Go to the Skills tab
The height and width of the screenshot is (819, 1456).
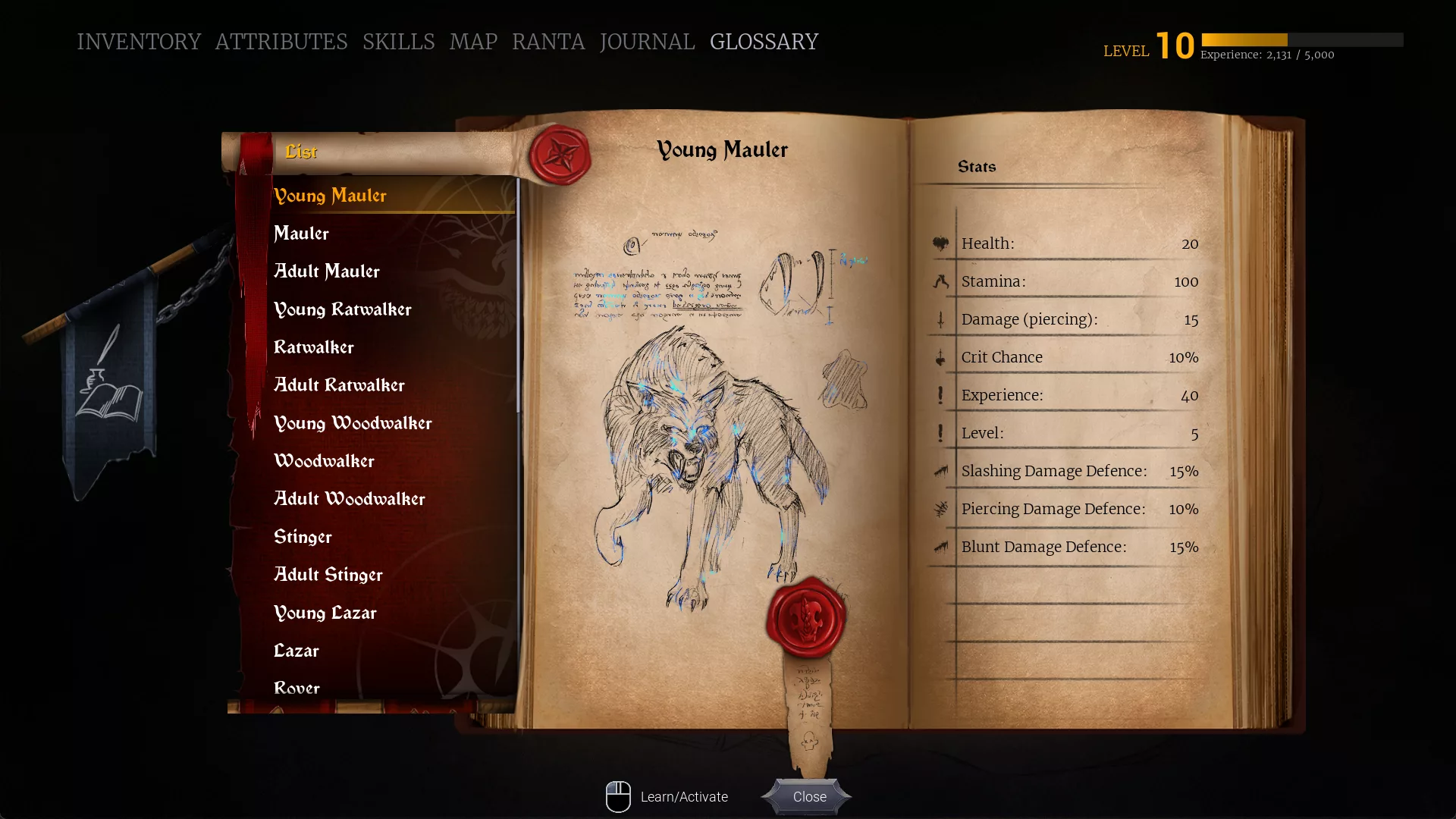398,42
